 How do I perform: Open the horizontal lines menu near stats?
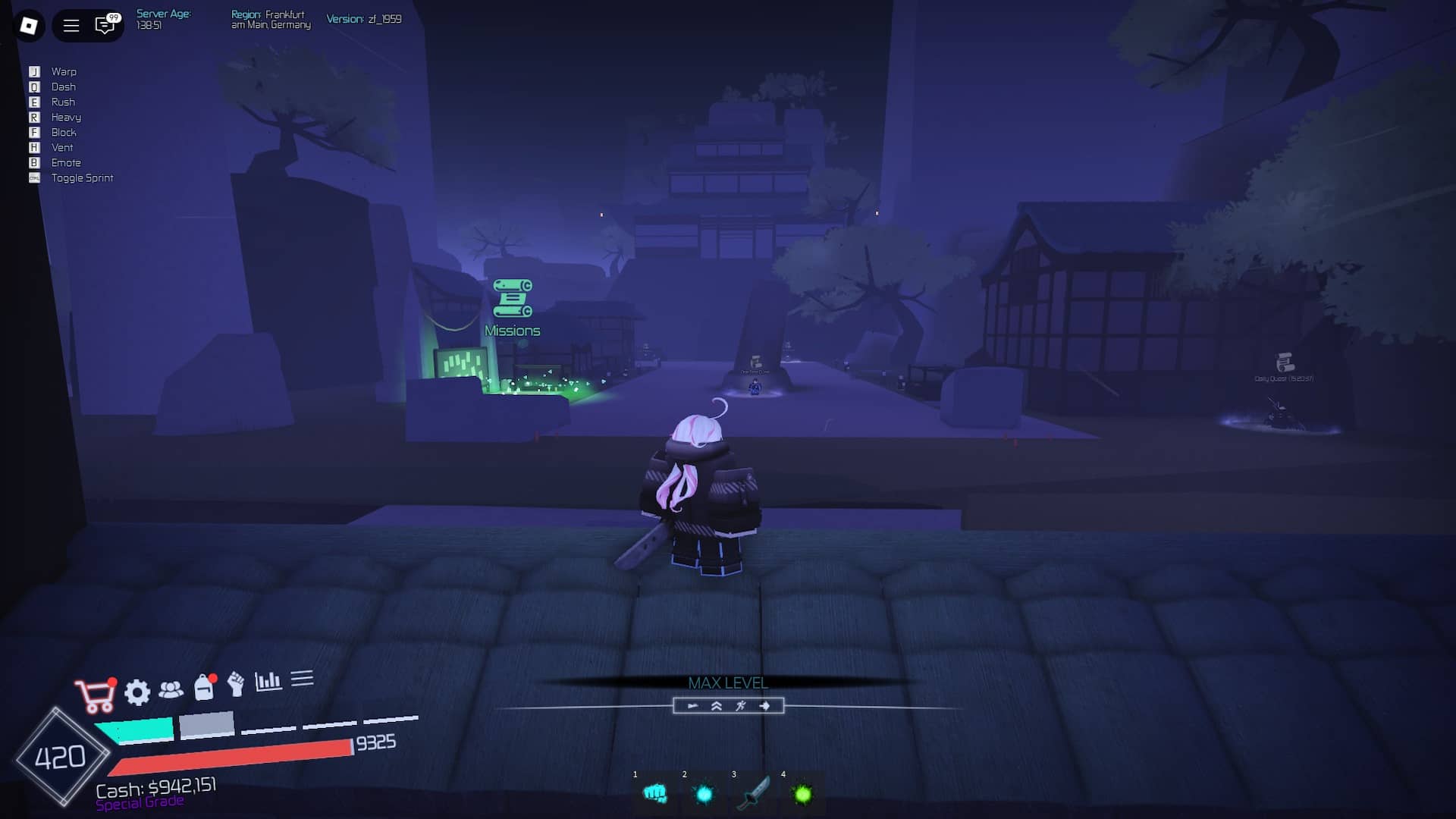pyautogui.click(x=302, y=679)
